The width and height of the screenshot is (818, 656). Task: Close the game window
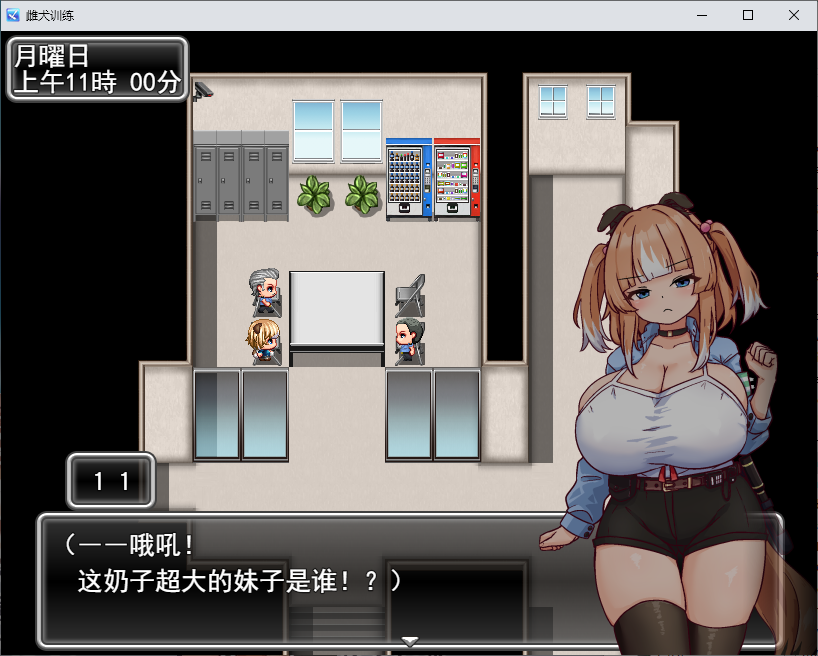tap(794, 15)
